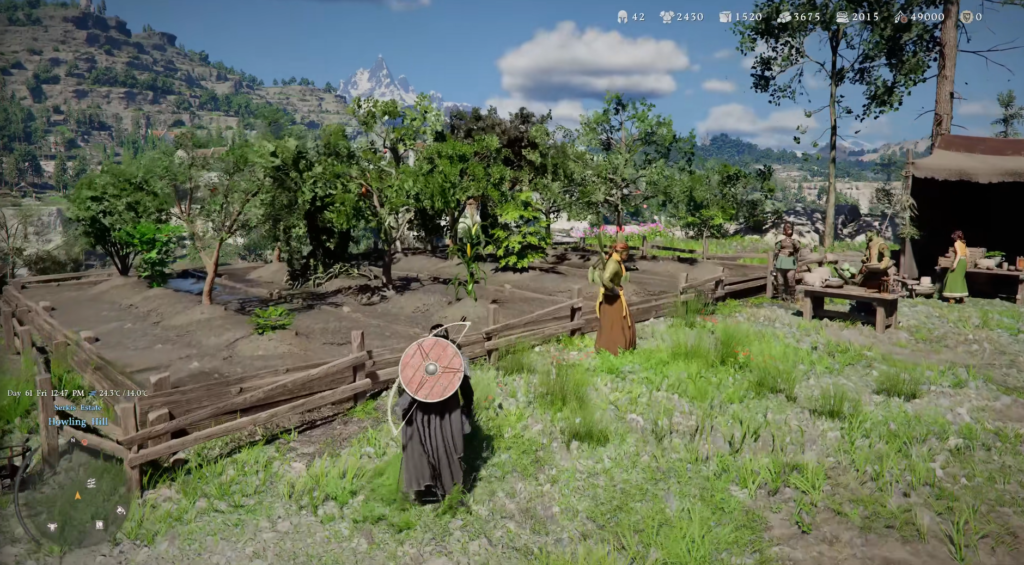Click the shield emblem icon in resource bar
This screenshot has width=1024, height=565.
tap(965, 16)
